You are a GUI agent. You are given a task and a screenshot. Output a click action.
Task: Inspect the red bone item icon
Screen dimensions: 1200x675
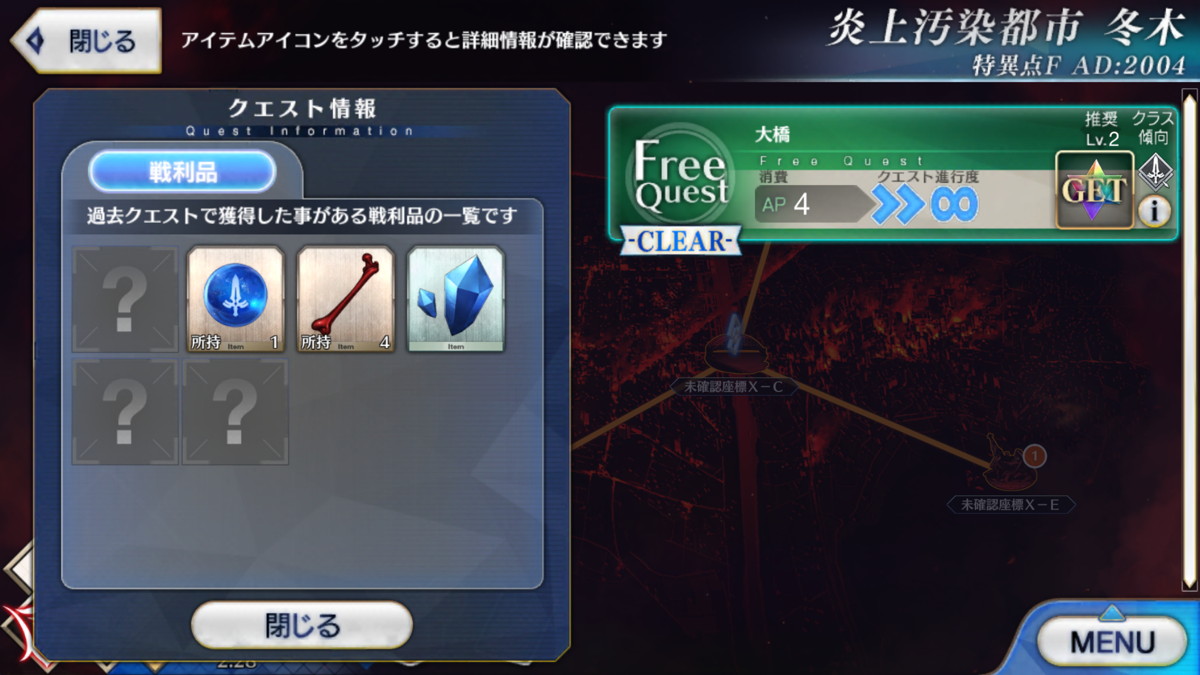coord(346,300)
